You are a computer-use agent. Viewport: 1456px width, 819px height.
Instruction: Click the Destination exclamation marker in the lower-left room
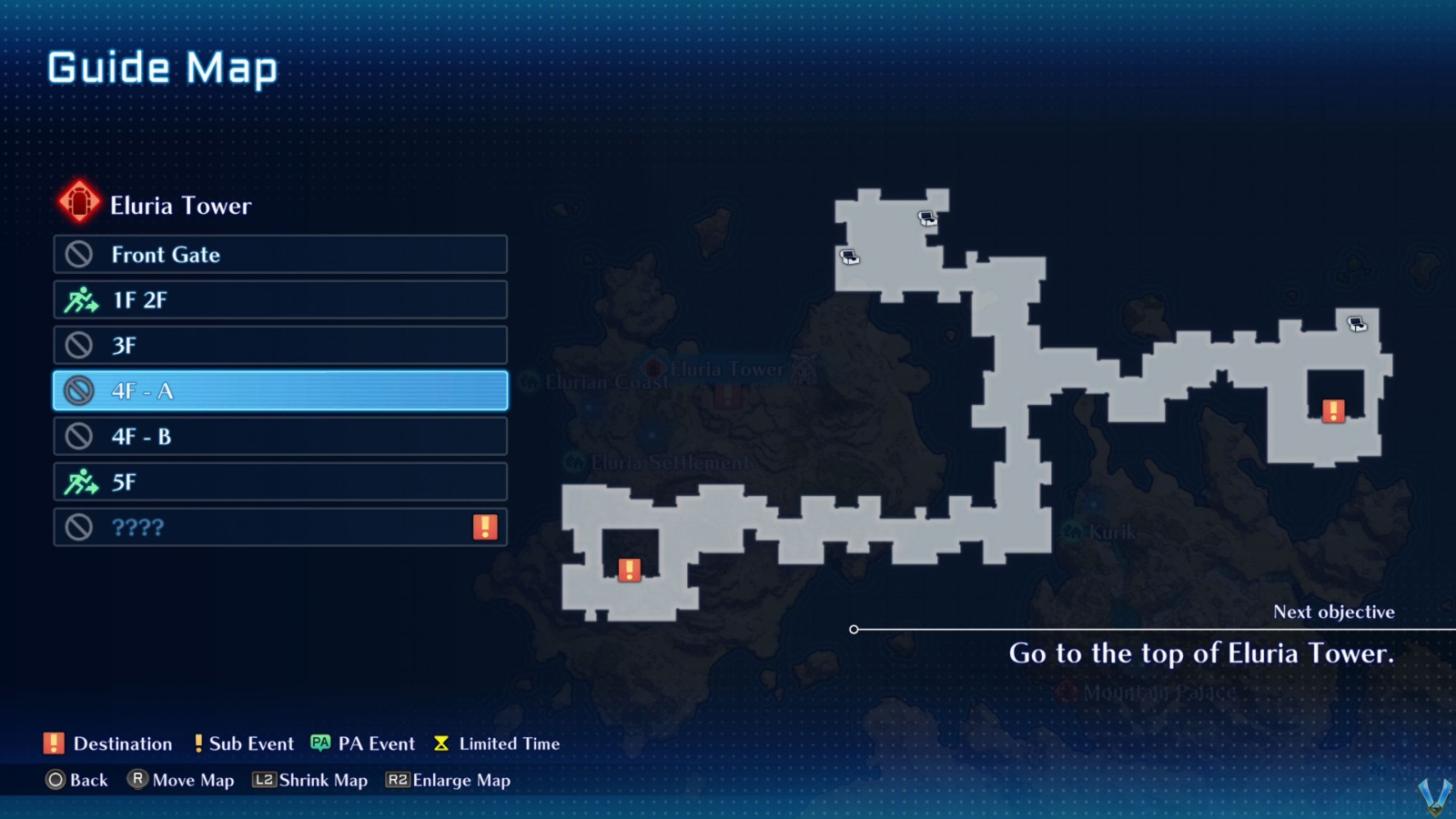pos(629,571)
